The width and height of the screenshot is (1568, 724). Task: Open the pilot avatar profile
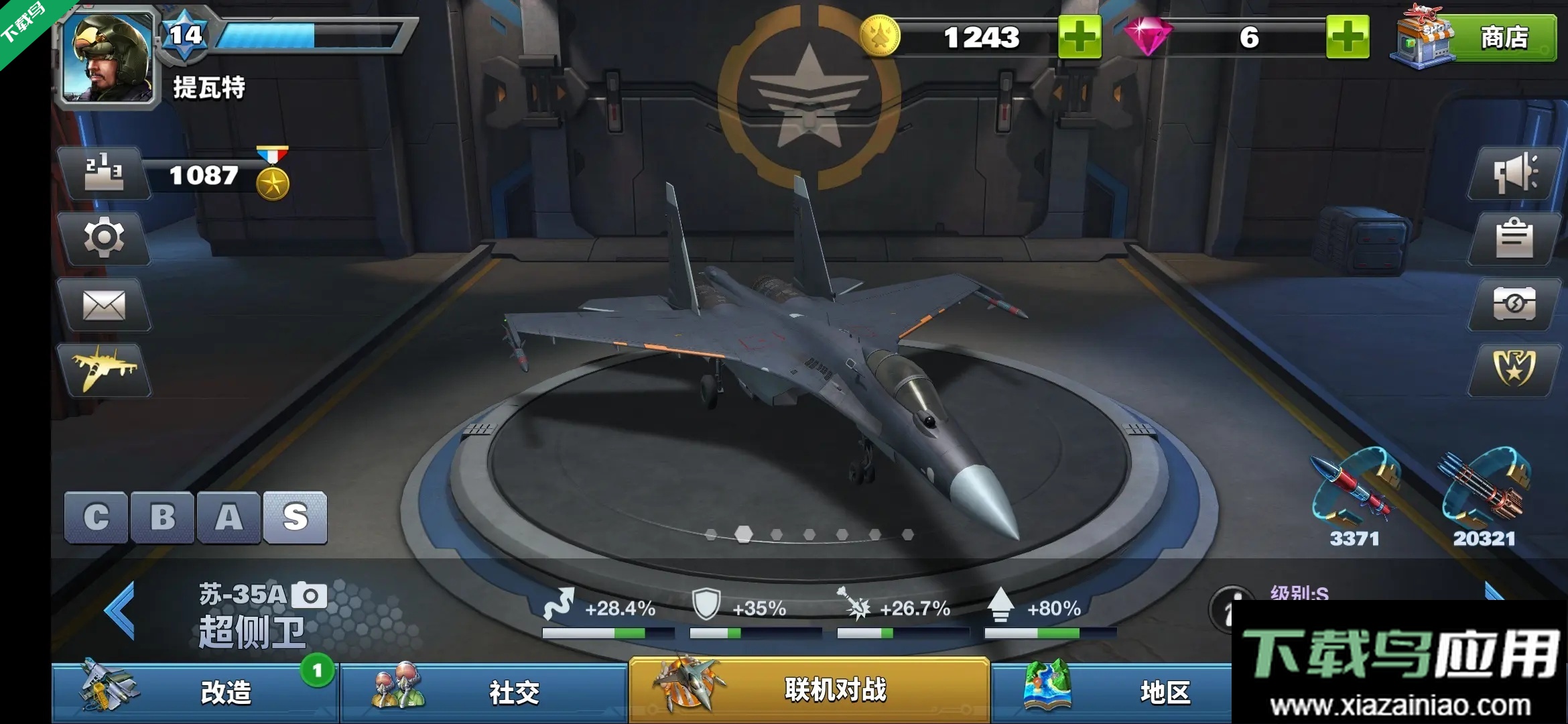point(107,57)
